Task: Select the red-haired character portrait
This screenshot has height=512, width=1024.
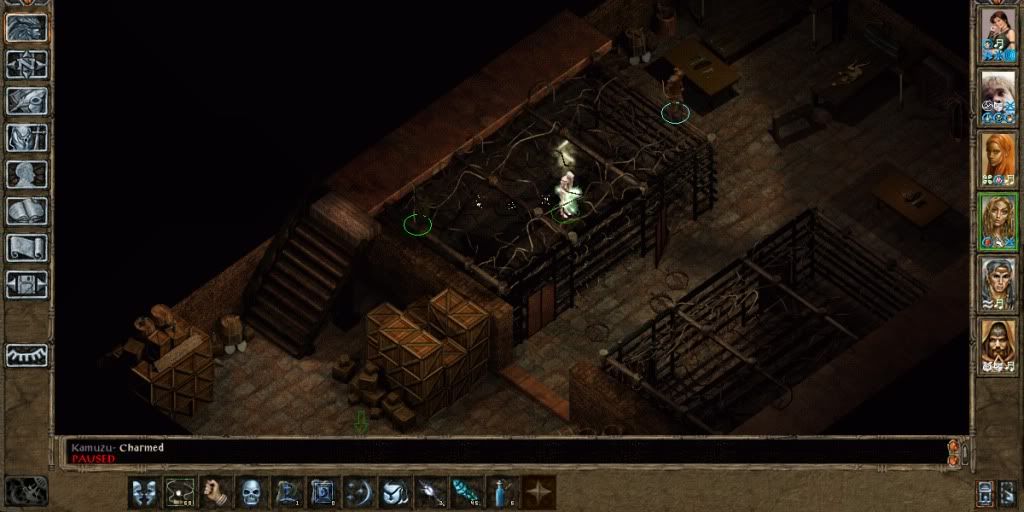Action: point(998,158)
